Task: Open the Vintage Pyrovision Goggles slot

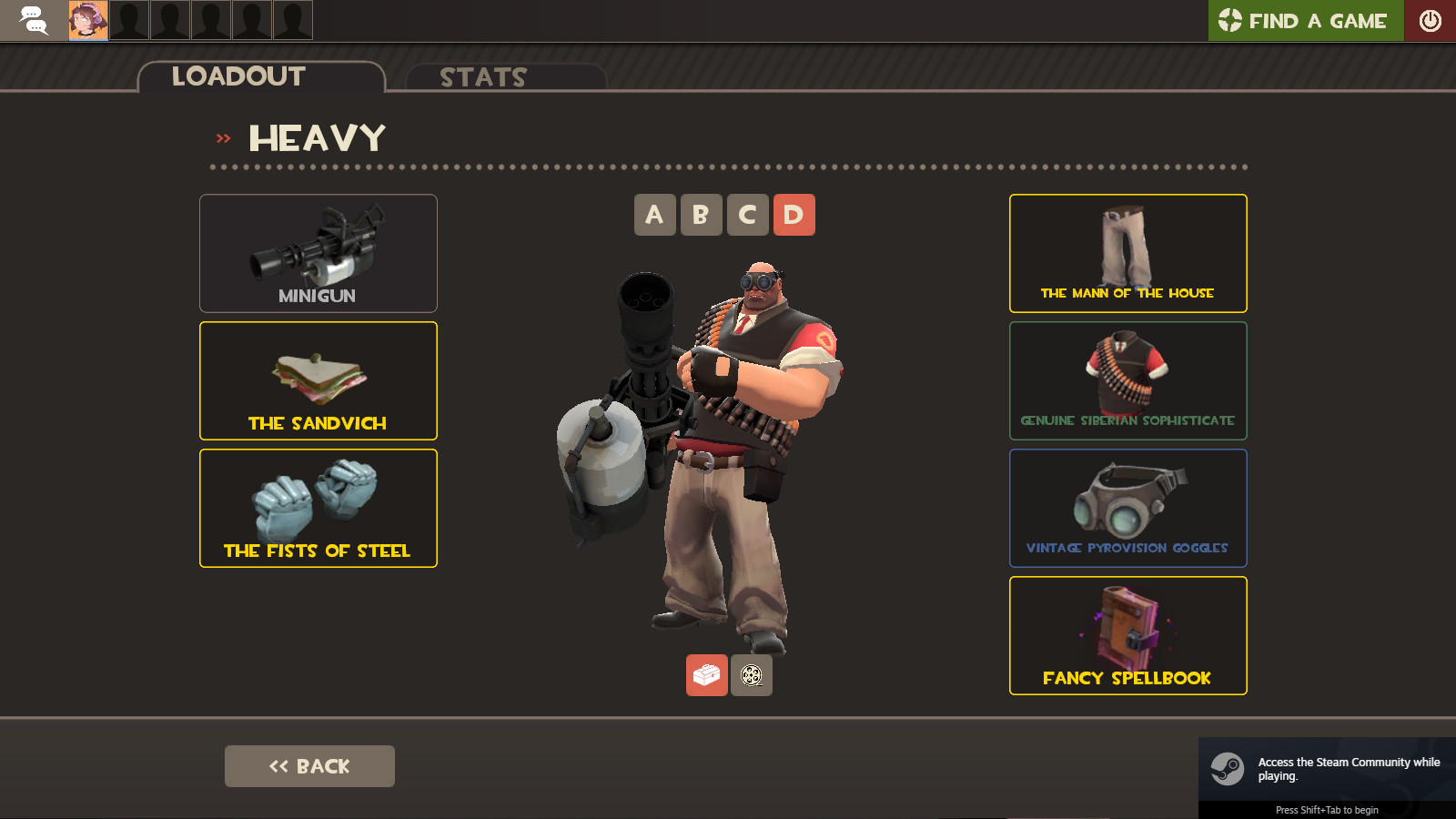Action: click(x=1127, y=508)
